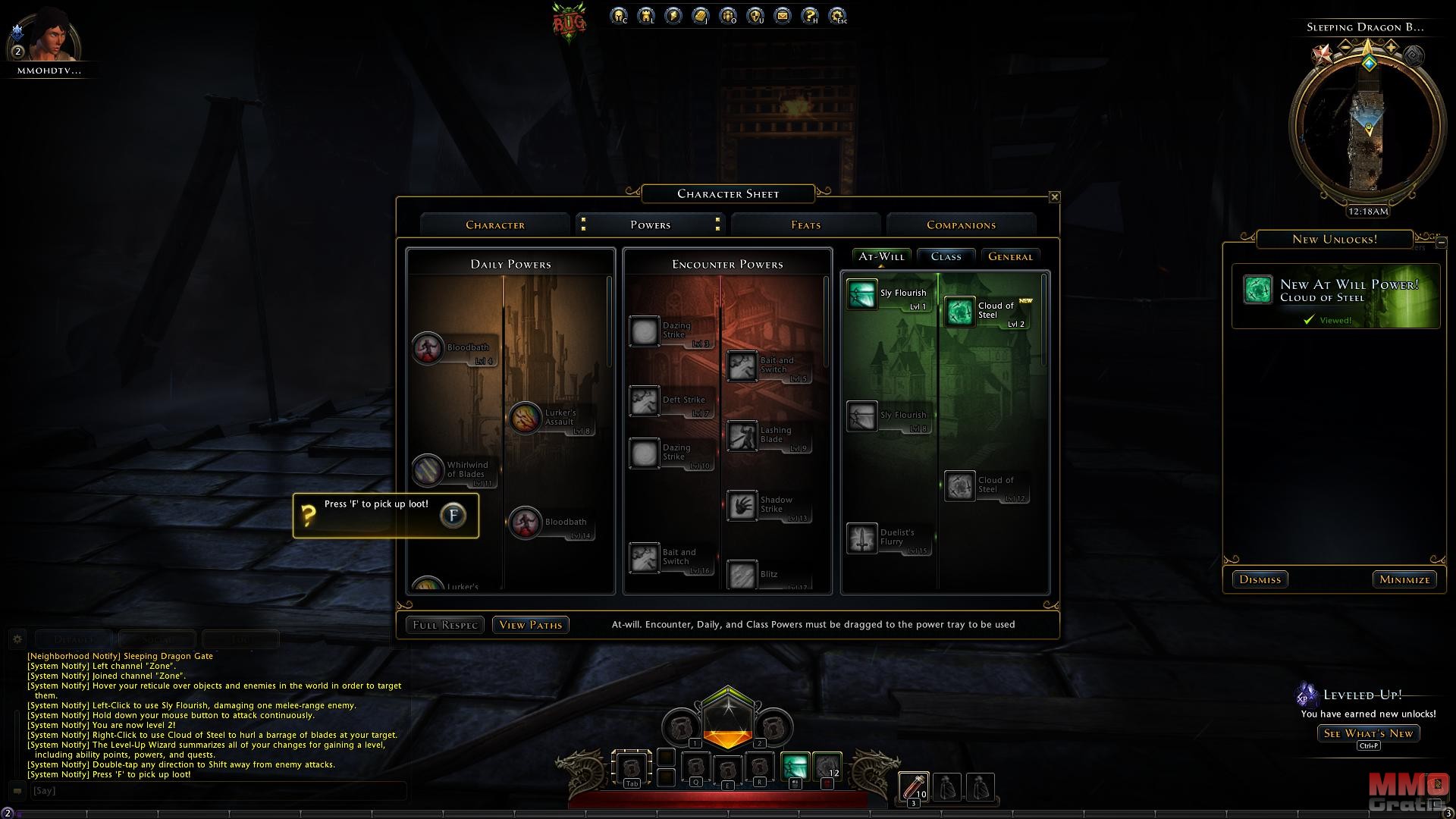Minimize the New Unlocks panel

(1404, 579)
